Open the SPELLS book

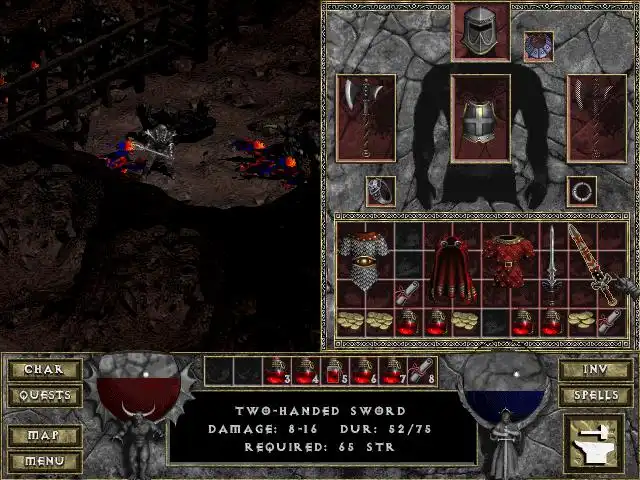click(x=596, y=395)
